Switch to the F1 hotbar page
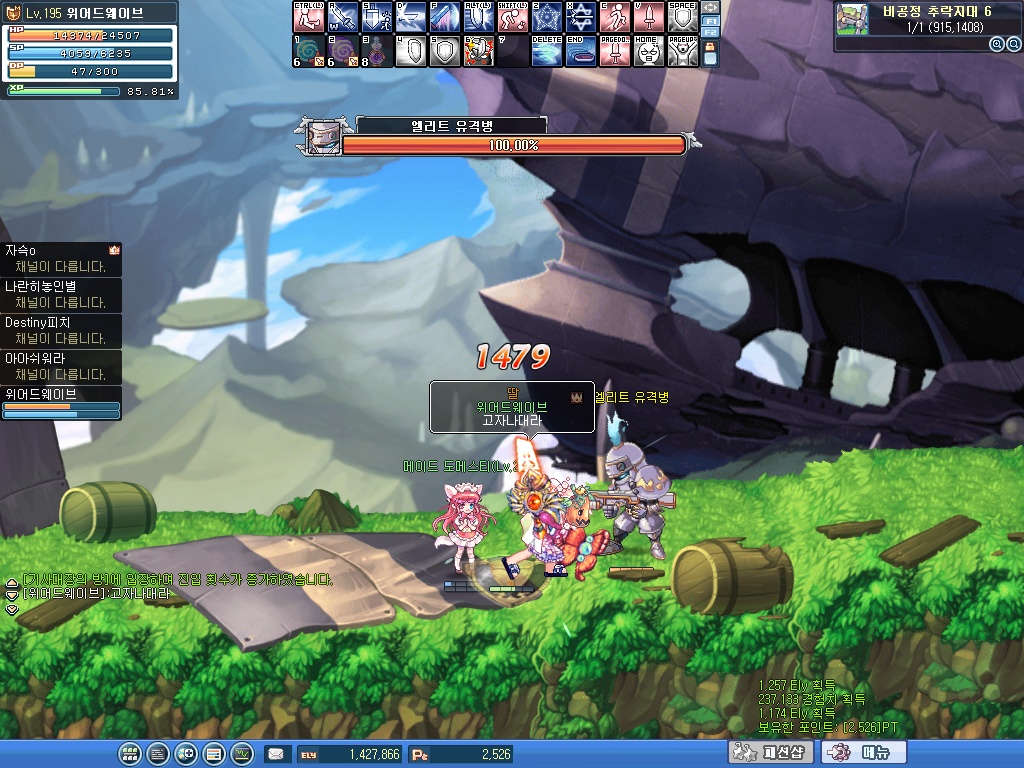The width and height of the screenshot is (1024, 768). (710, 21)
